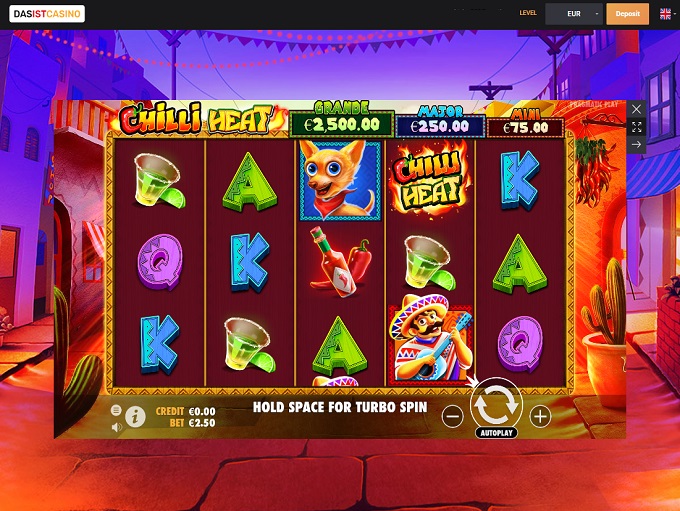Open the Autoplay options

(496, 433)
